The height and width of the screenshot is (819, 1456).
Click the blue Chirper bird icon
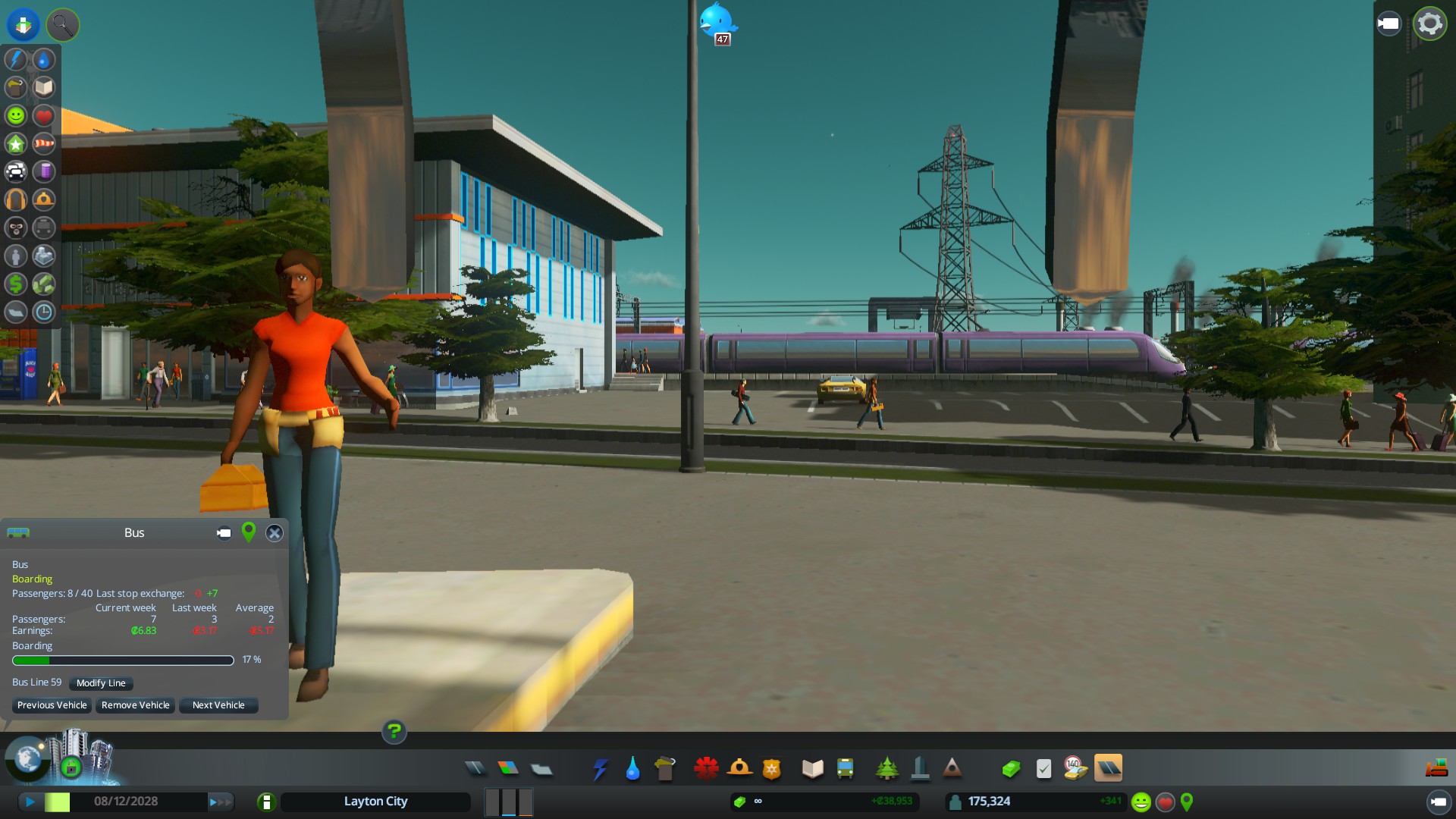pos(717,21)
